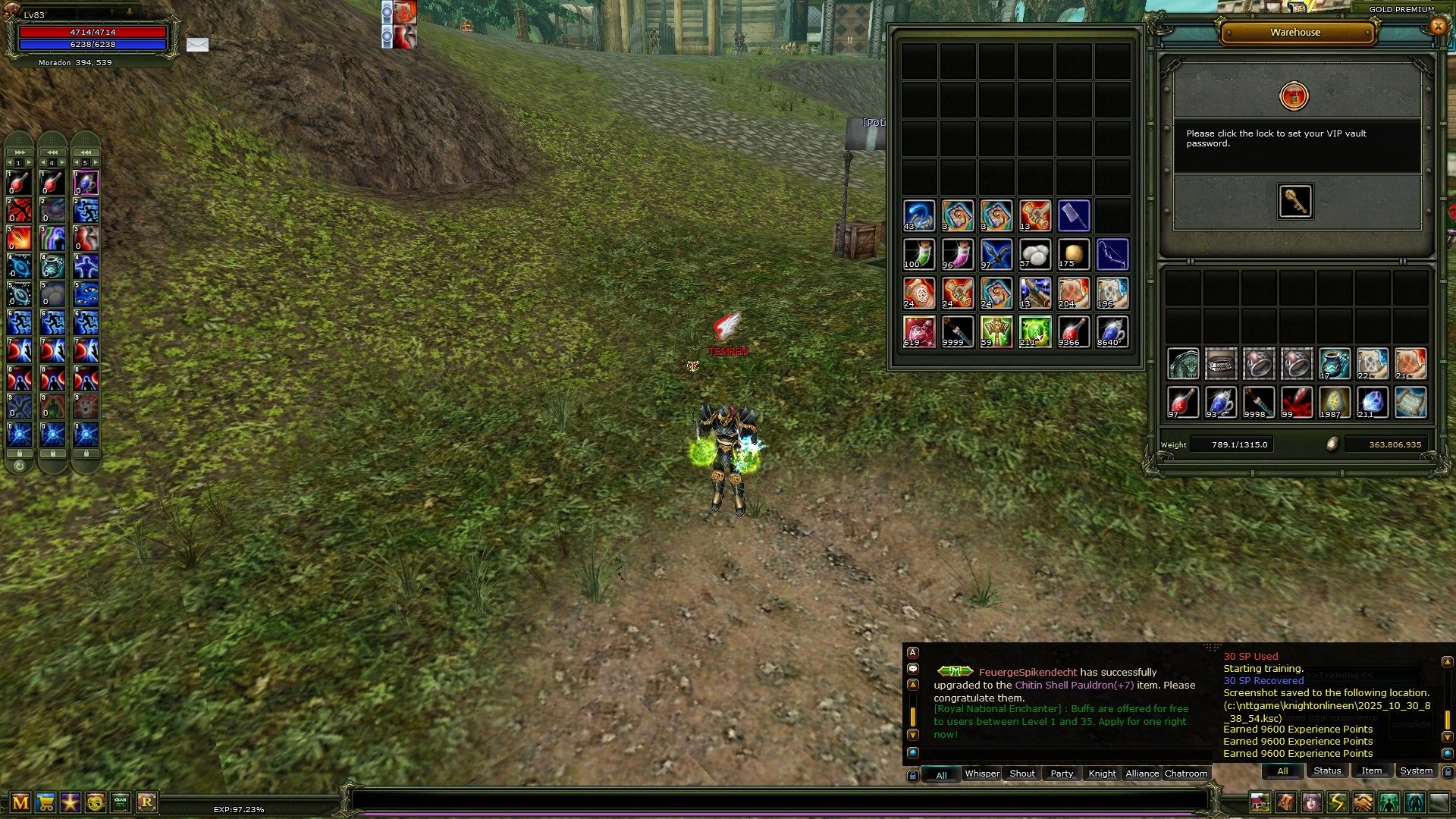Select the green gem stack of 211
The image size is (1456, 819).
(x=1034, y=332)
